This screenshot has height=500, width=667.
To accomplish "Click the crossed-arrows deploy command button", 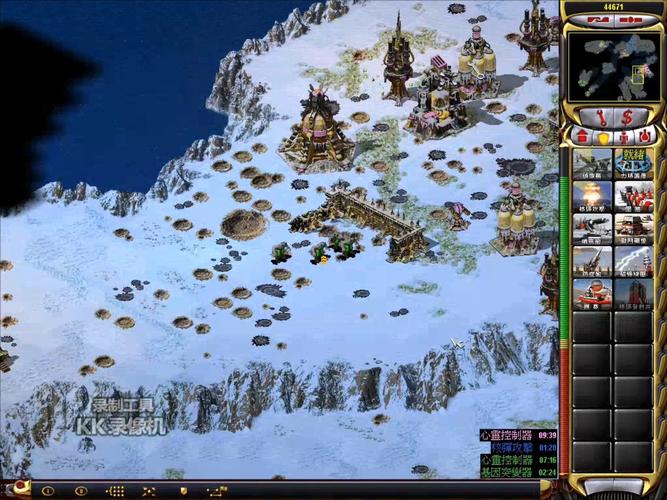I will 148,491.
